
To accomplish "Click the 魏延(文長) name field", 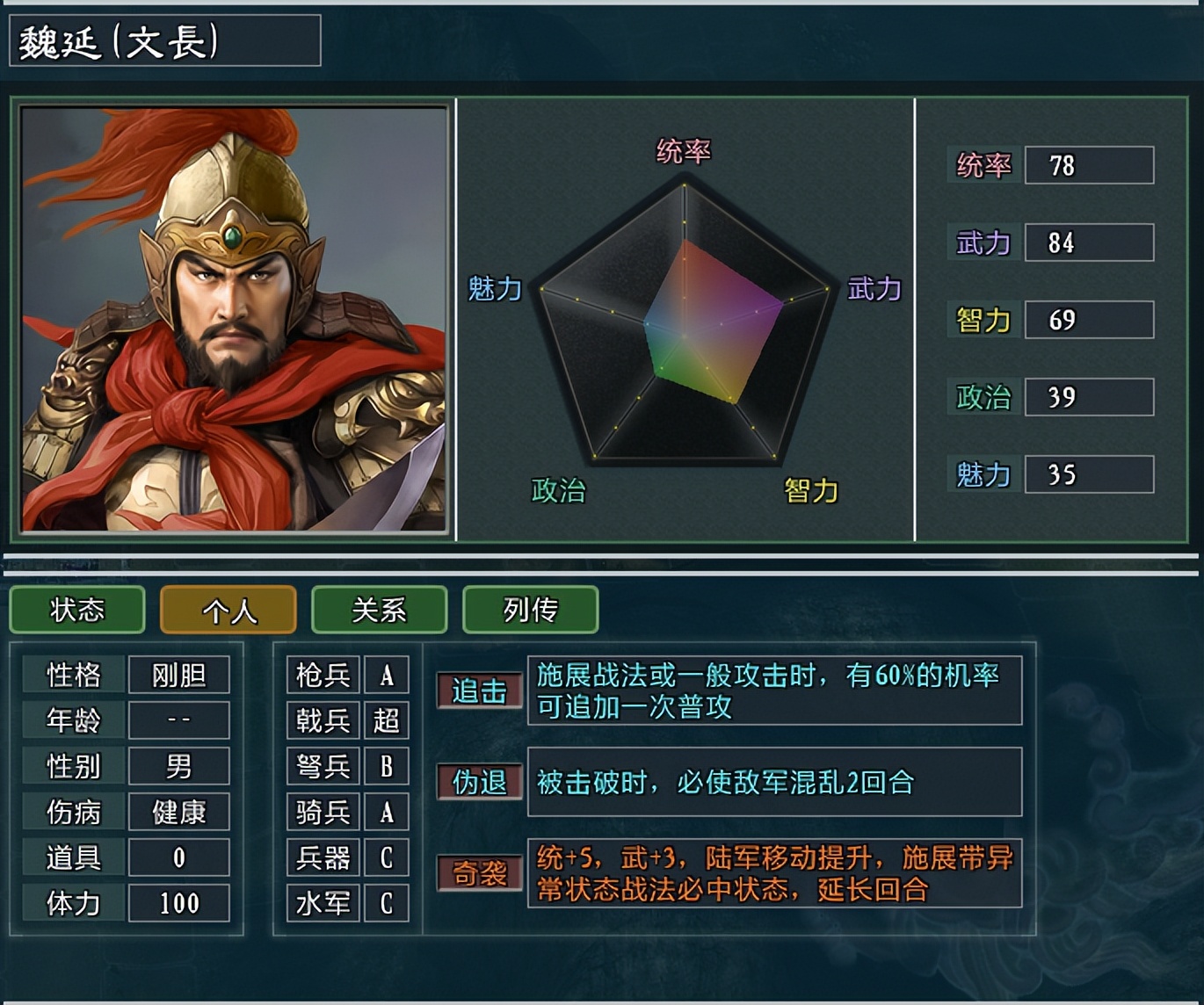I will click(x=163, y=40).
